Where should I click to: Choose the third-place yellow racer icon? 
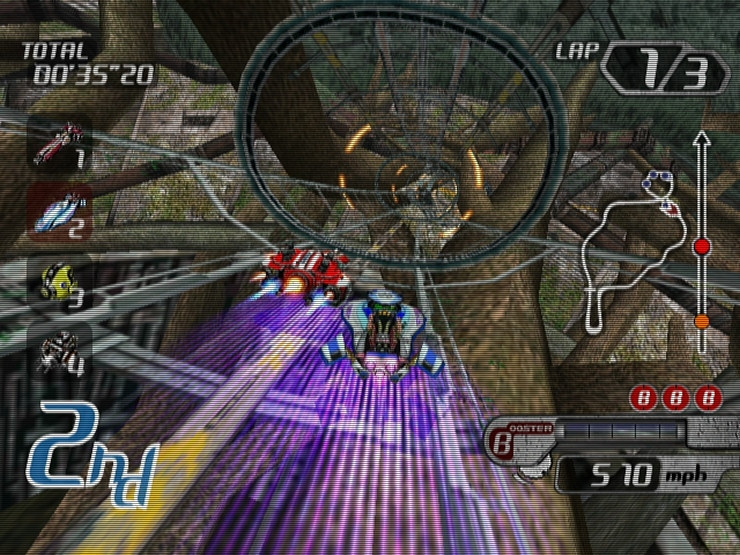pos(59,281)
